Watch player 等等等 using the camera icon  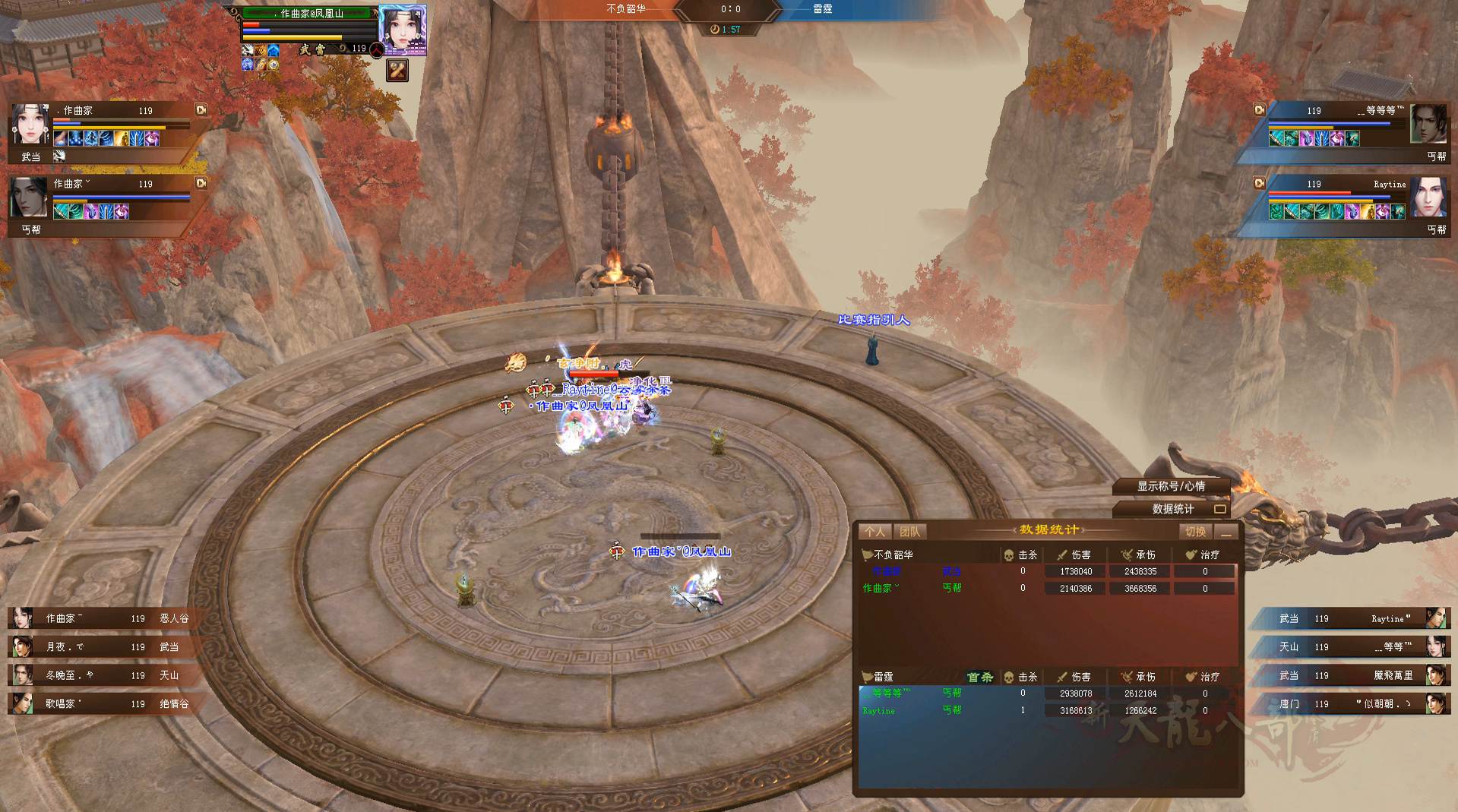tap(1260, 110)
